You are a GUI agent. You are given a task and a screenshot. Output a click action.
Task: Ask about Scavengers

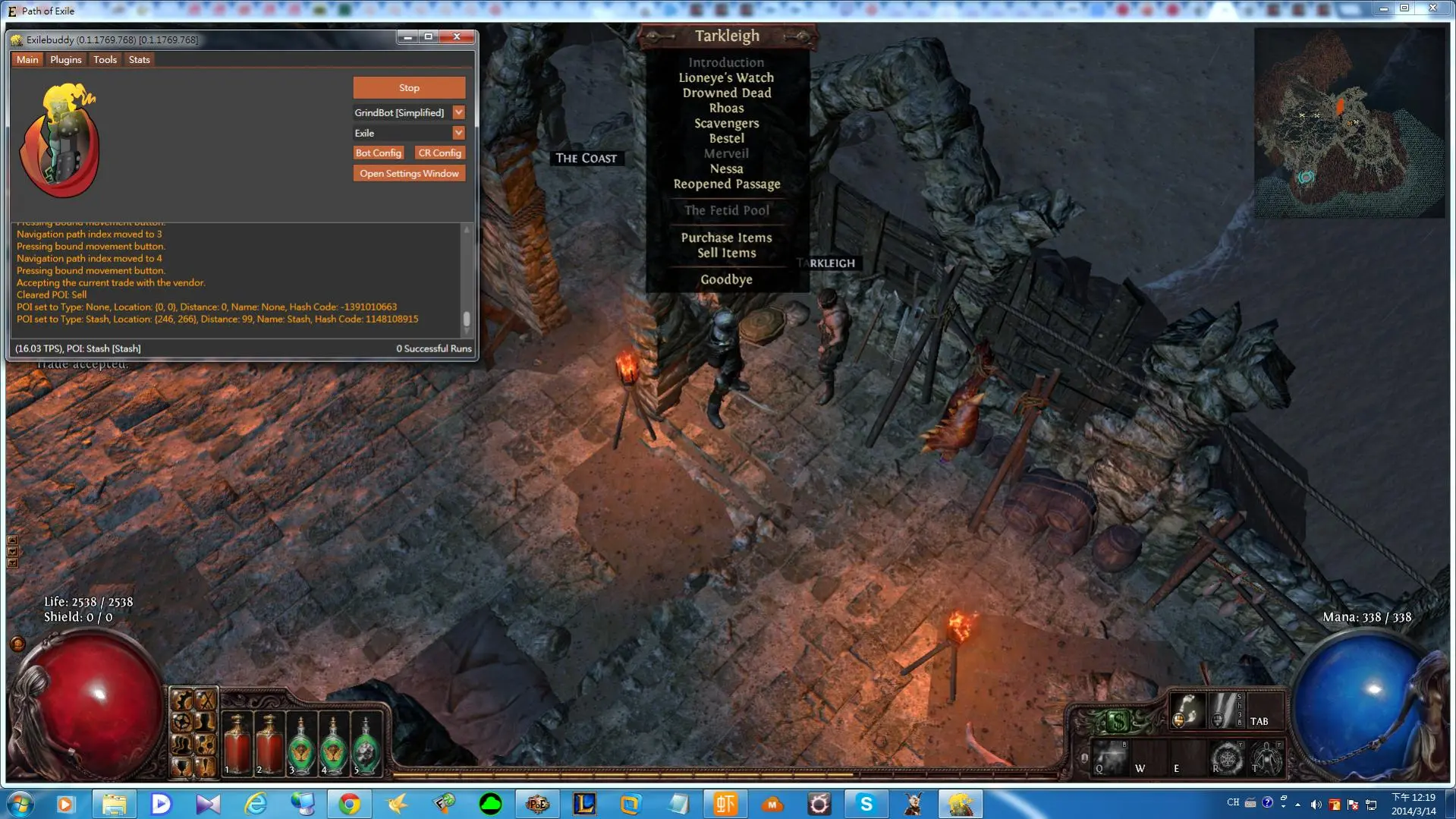coord(726,124)
